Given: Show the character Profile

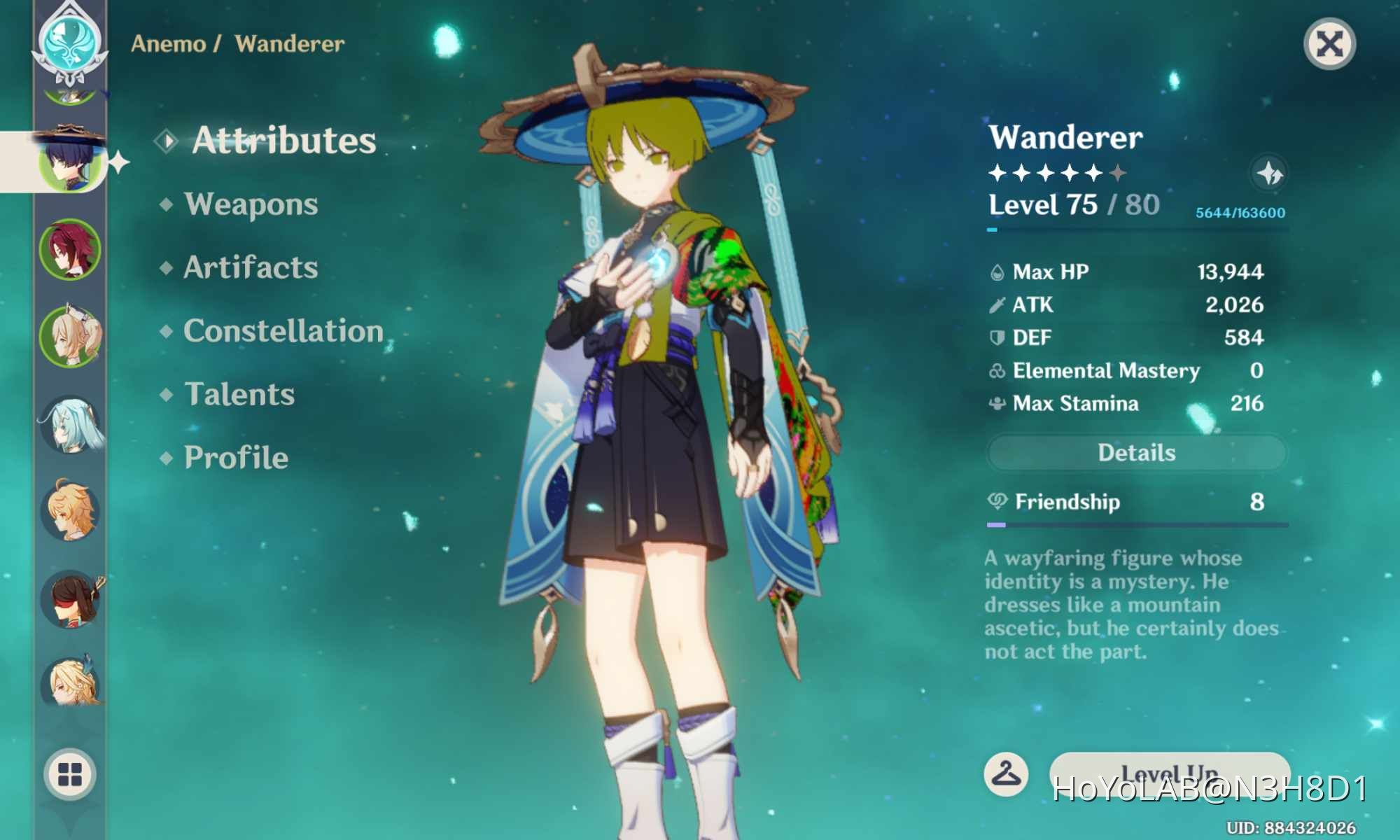Looking at the screenshot, I should pos(236,458).
